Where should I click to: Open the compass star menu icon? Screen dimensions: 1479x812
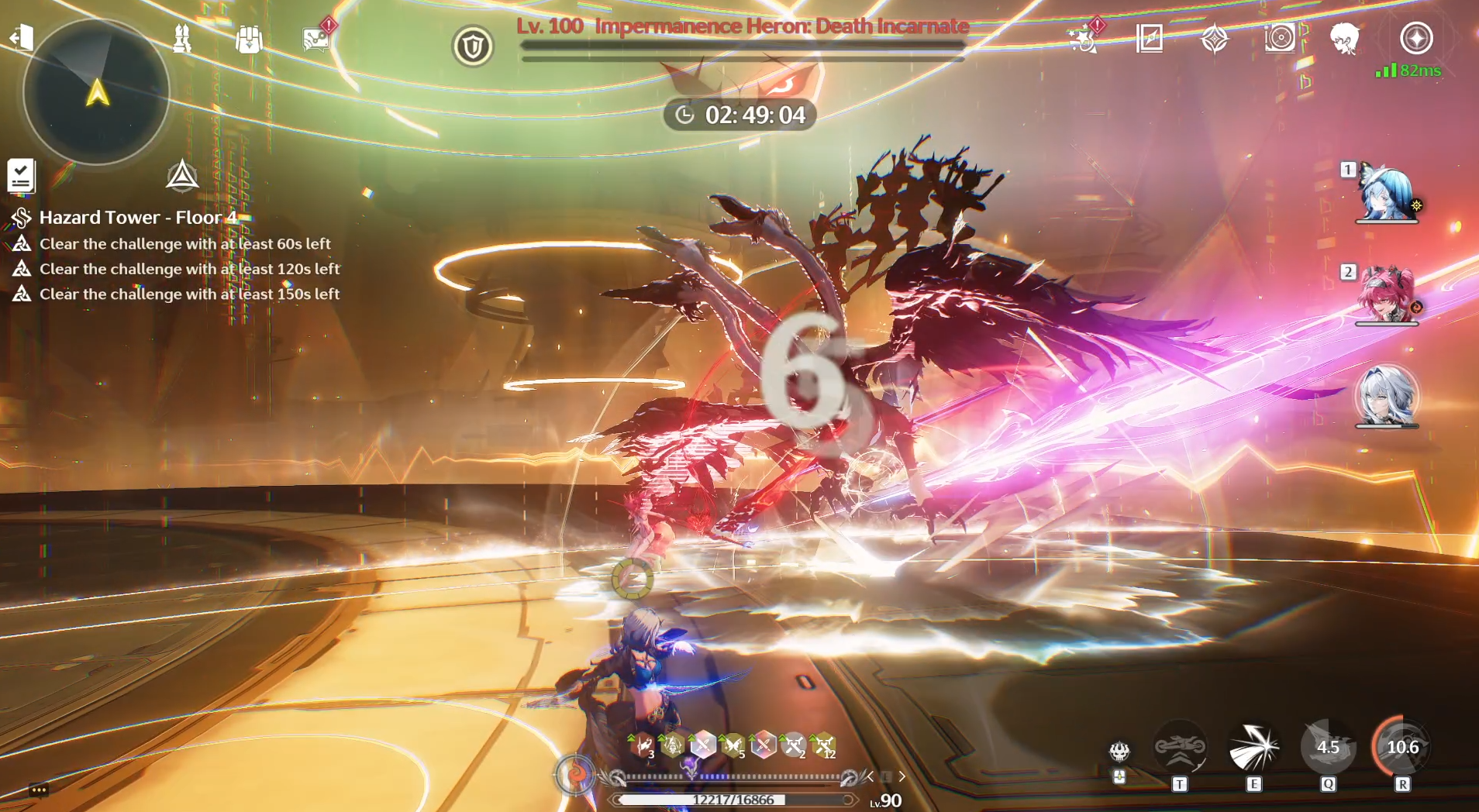[x=1416, y=38]
